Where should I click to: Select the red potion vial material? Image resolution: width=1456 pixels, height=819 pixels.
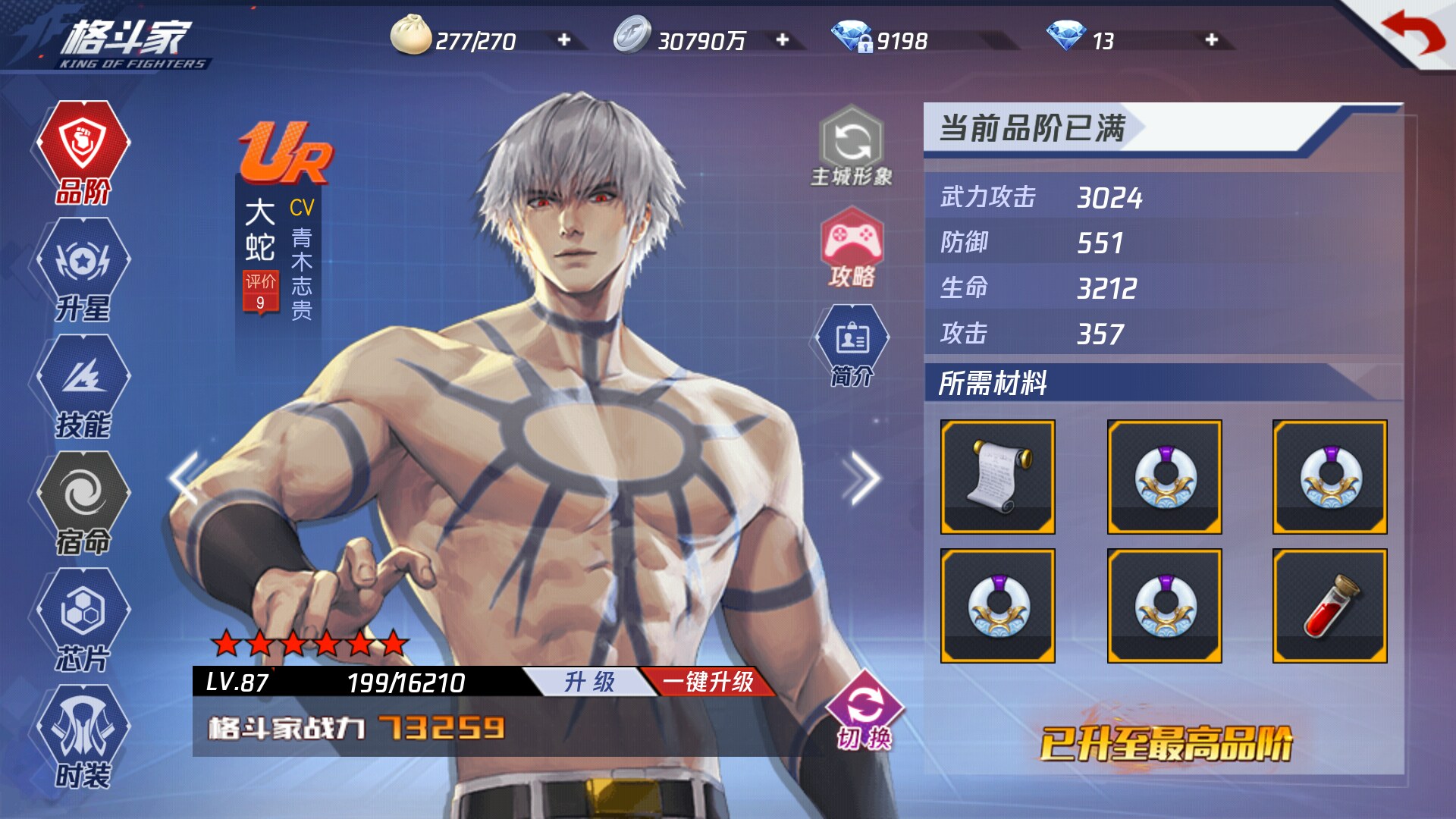1329,606
